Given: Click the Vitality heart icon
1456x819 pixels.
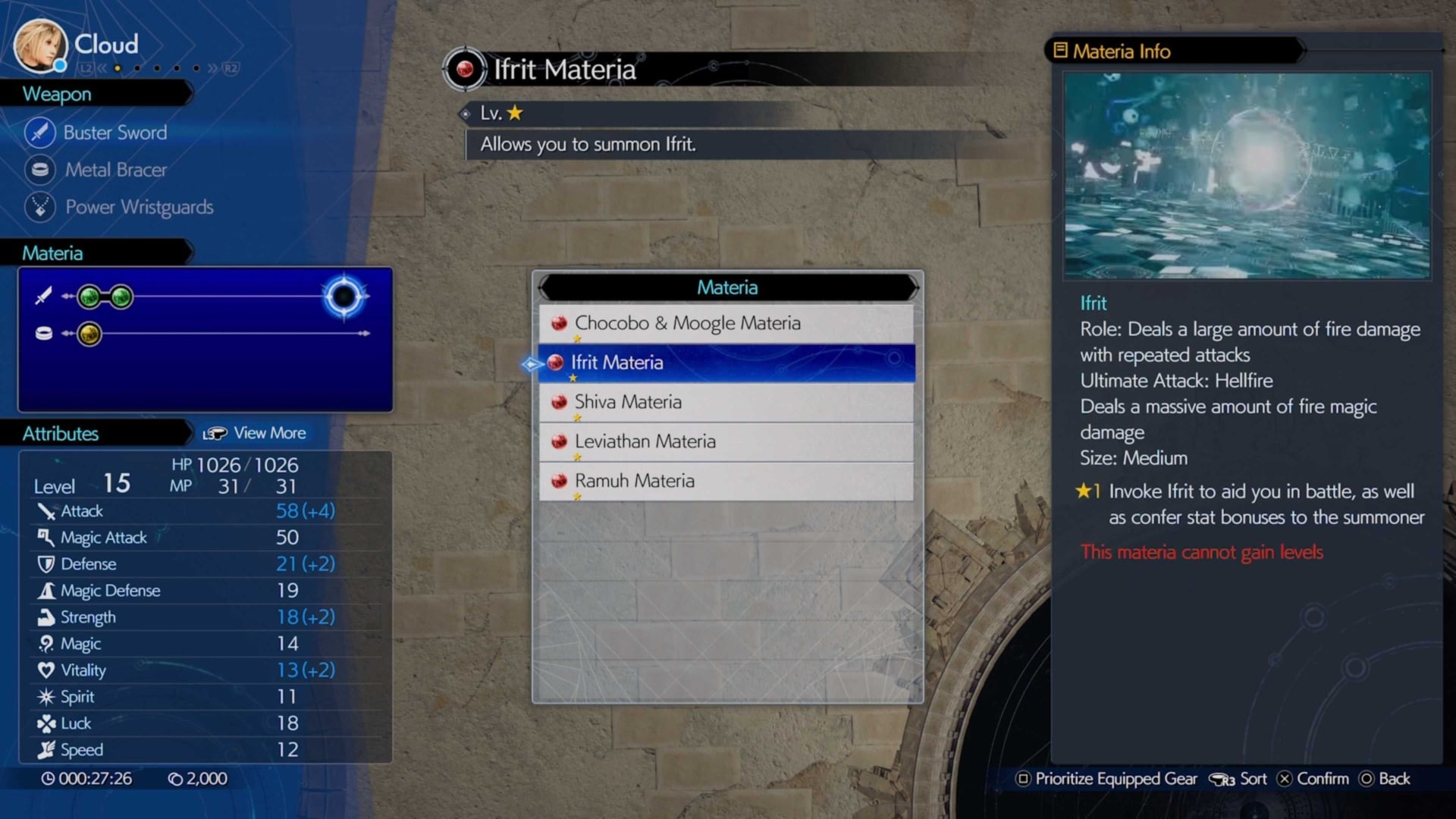Looking at the screenshot, I should tap(47, 670).
